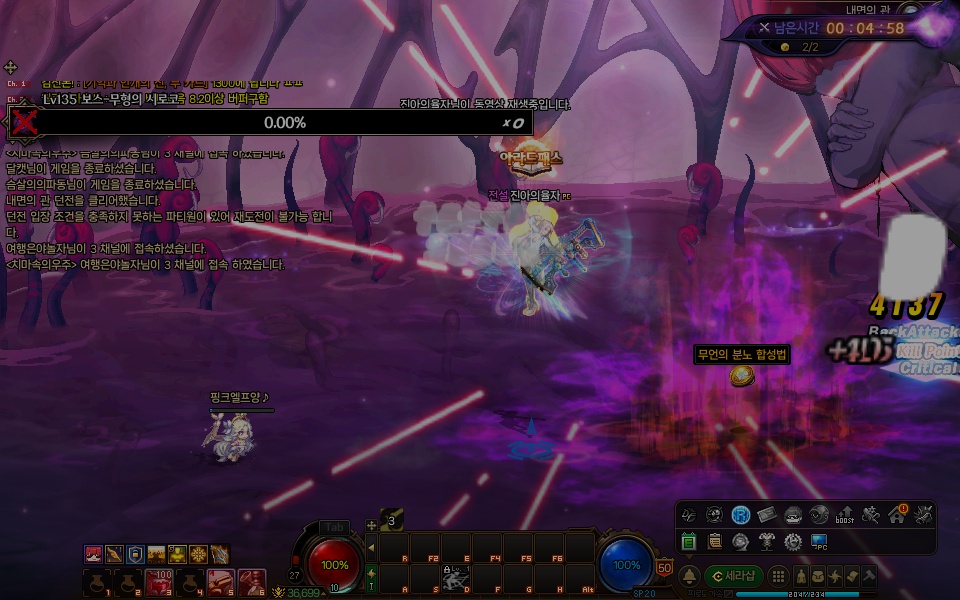
Task: Open the hammer menu button
Action: pos(871,577)
